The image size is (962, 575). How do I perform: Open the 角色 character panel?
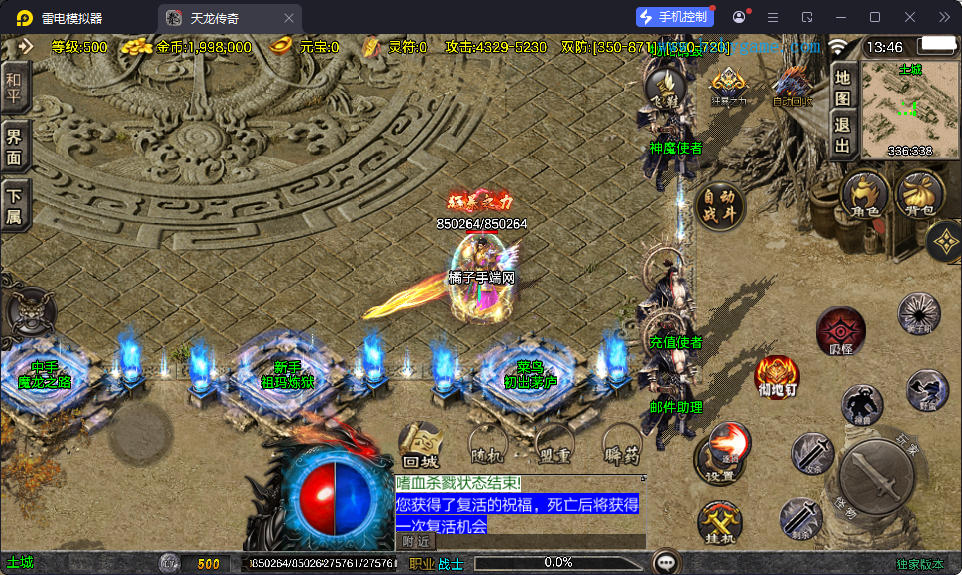(865, 194)
